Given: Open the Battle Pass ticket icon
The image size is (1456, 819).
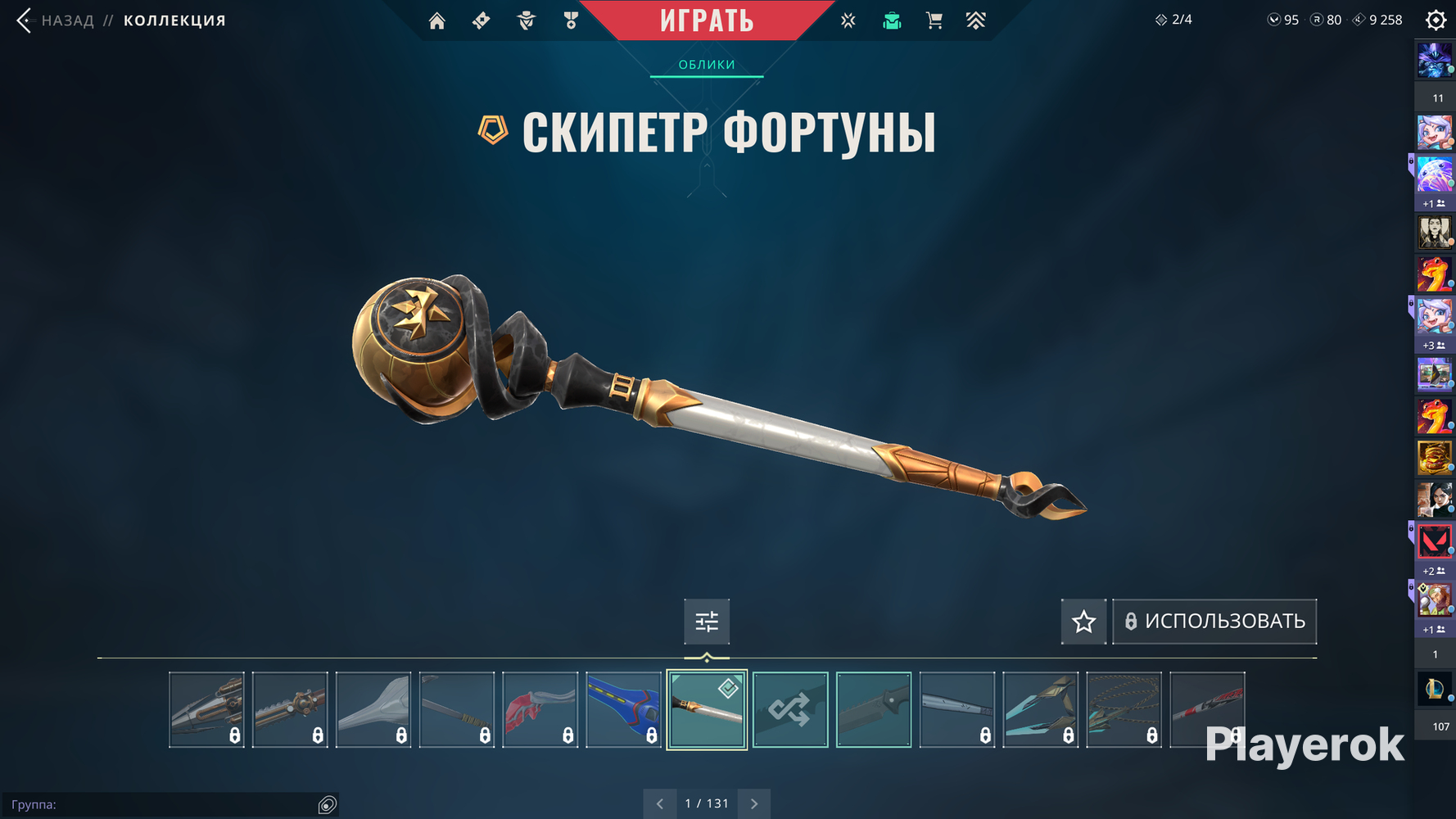Looking at the screenshot, I should pyautogui.click(x=481, y=20).
